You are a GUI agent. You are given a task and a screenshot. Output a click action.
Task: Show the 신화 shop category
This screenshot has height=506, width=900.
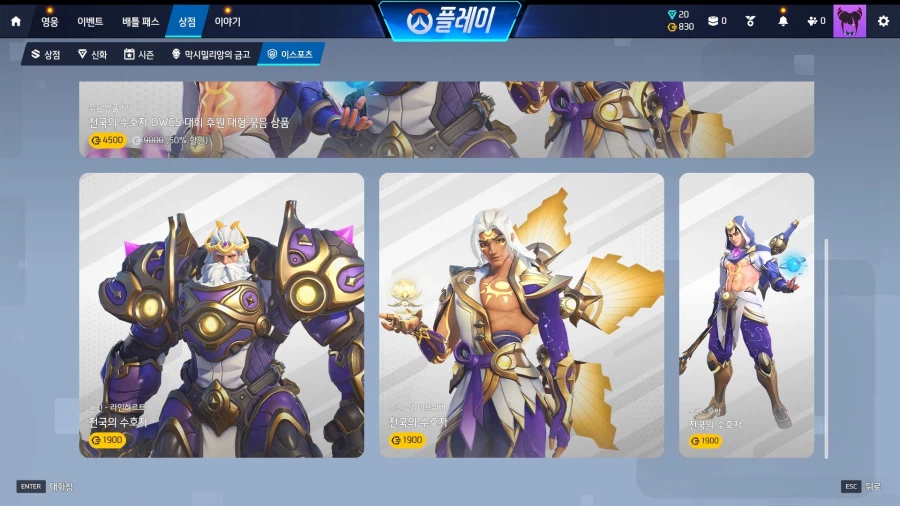[92, 54]
